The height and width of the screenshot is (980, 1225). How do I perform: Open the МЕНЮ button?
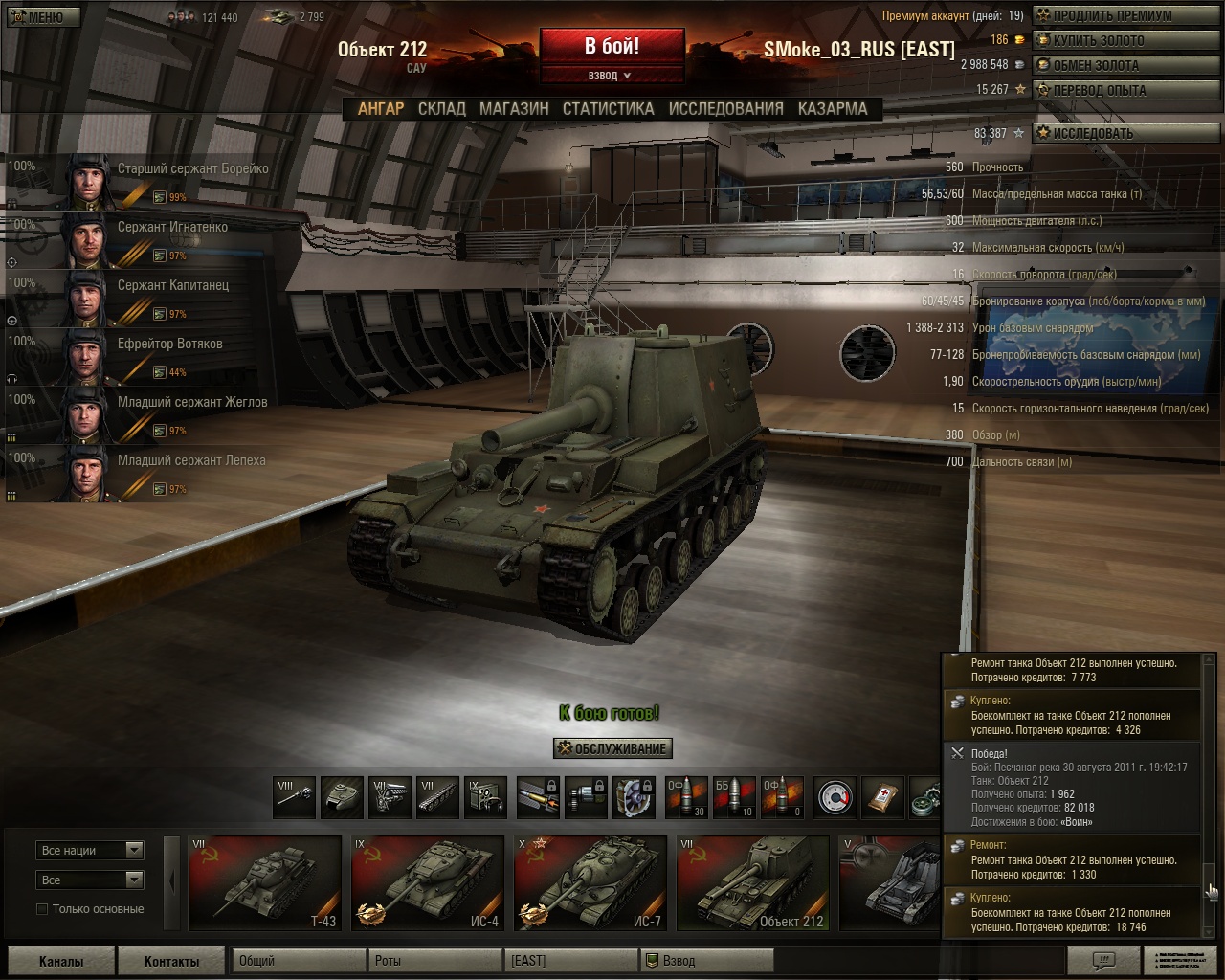36,16
